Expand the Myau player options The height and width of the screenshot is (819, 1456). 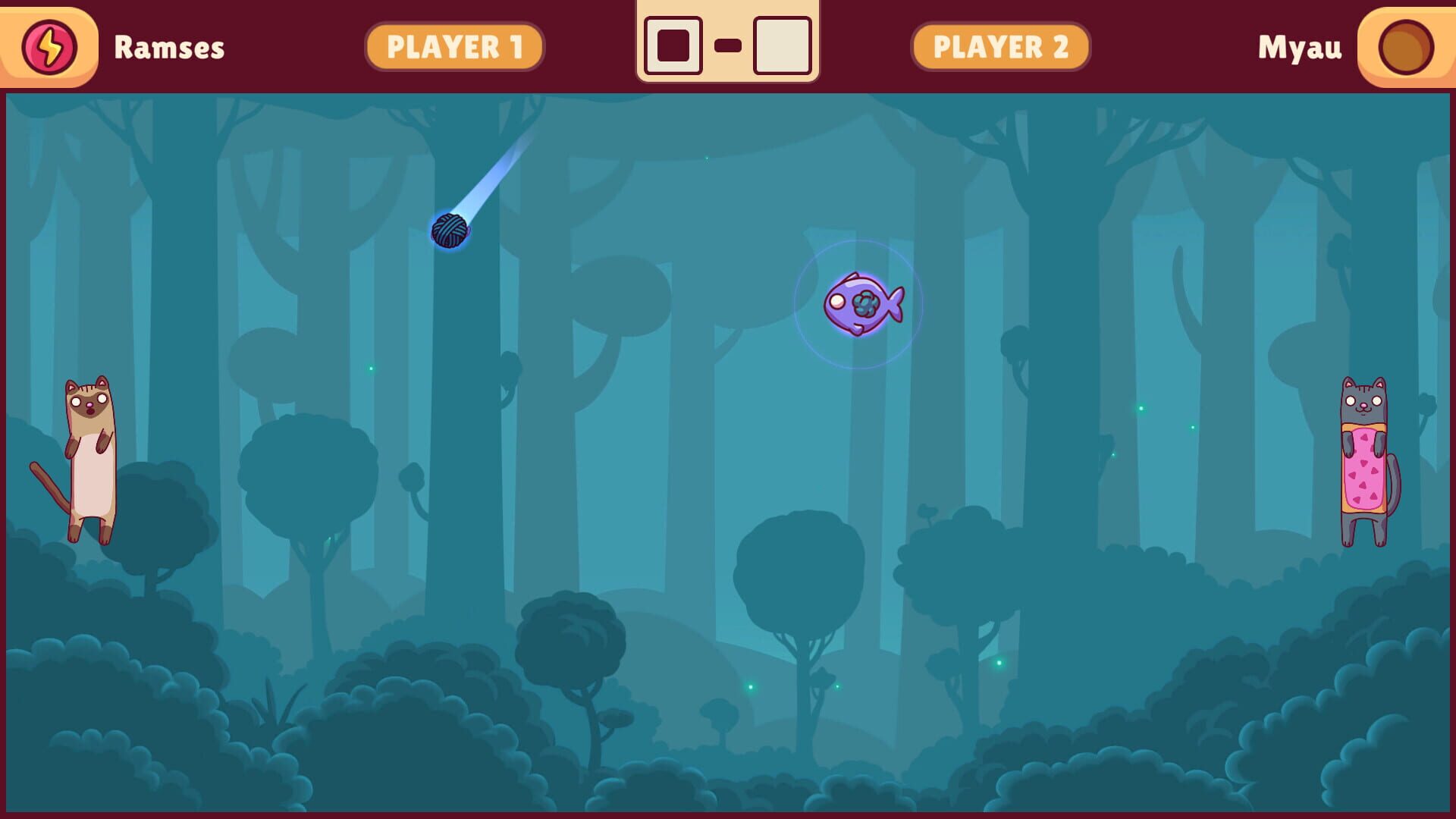[1301, 45]
